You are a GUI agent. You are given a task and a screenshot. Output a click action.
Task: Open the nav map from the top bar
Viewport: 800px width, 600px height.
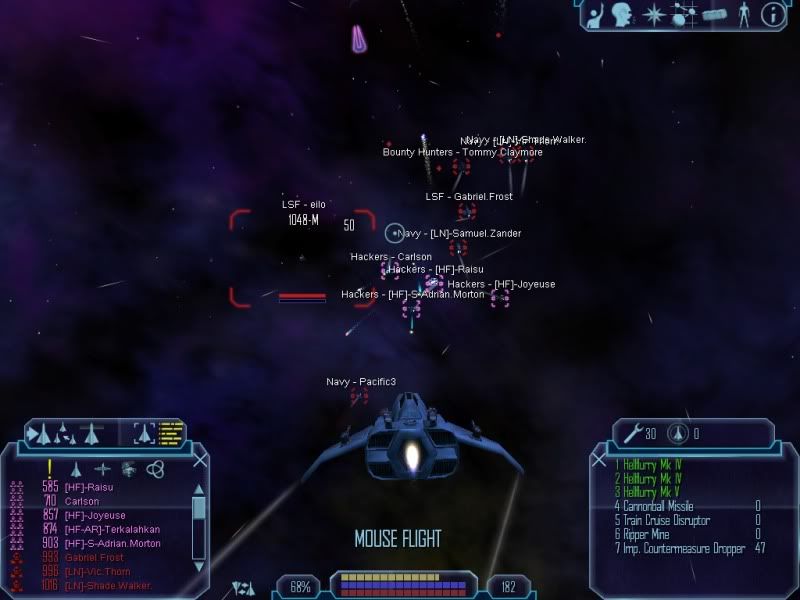pyautogui.click(x=685, y=14)
